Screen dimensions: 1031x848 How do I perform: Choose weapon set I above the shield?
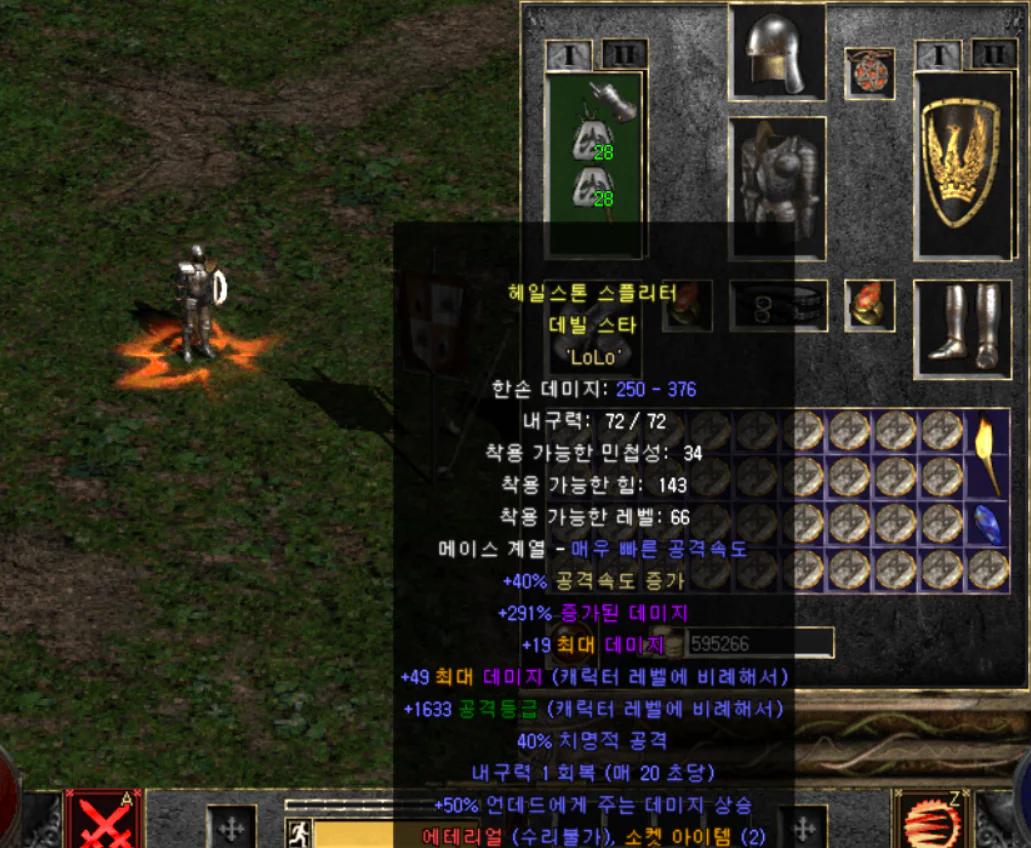[x=938, y=54]
